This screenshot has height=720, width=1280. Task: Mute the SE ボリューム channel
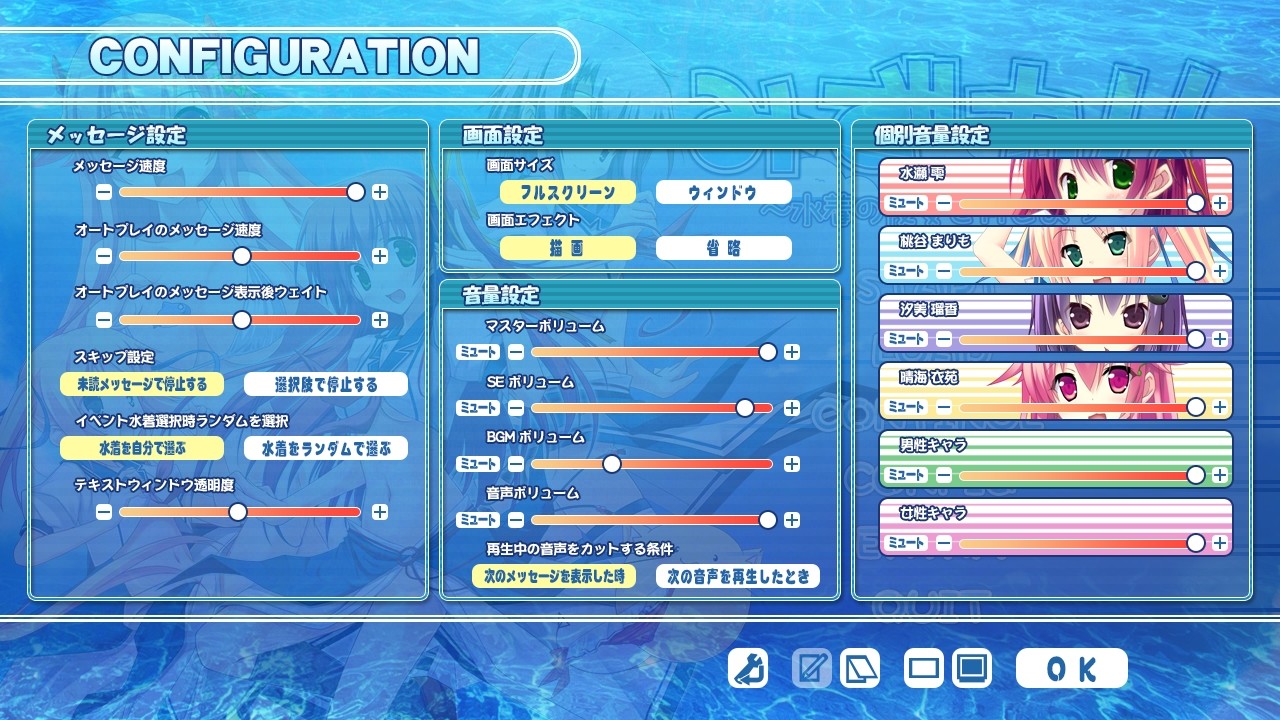tap(478, 408)
